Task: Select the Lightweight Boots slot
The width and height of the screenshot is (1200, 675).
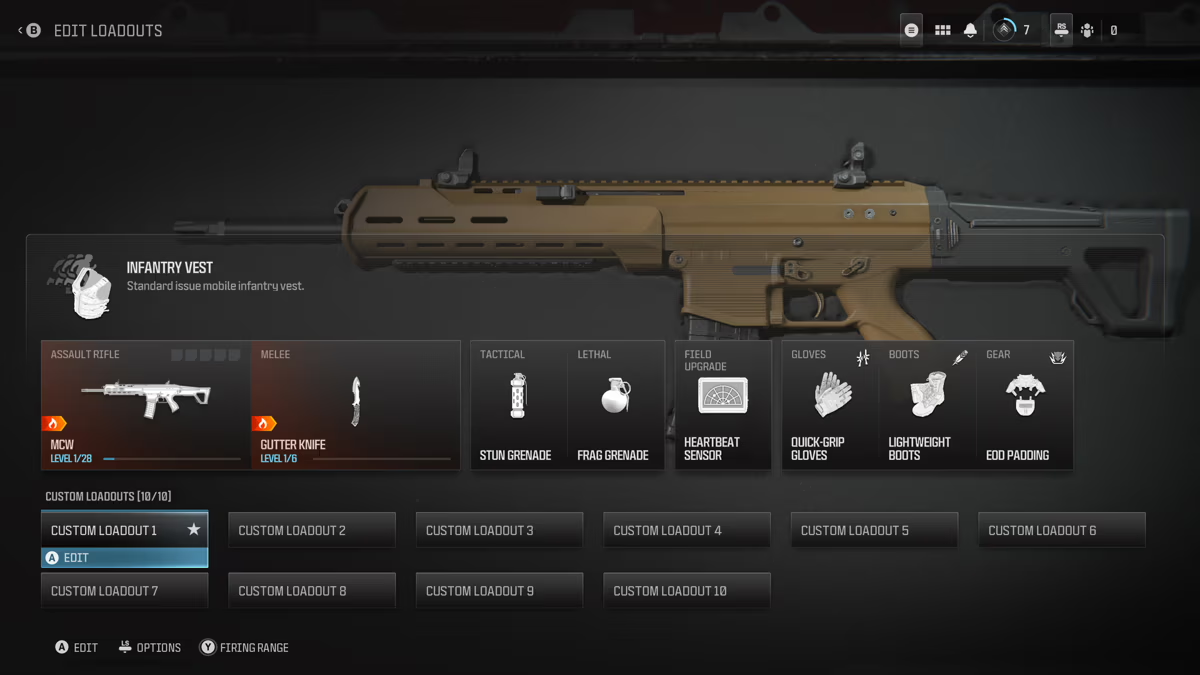Action: [x=927, y=405]
